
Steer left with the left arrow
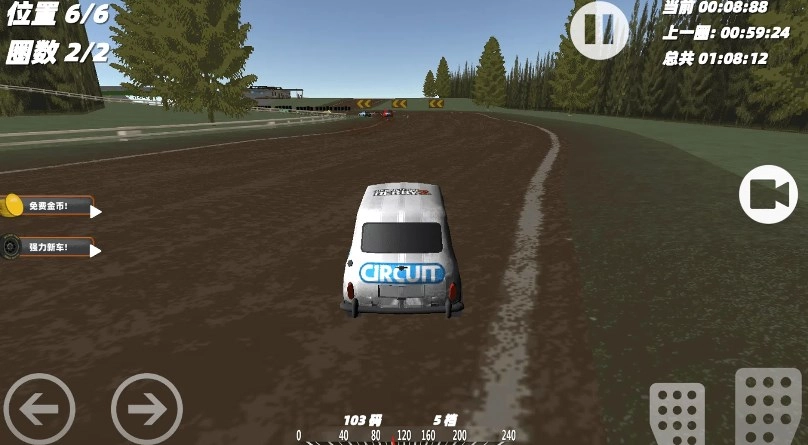(39, 408)
